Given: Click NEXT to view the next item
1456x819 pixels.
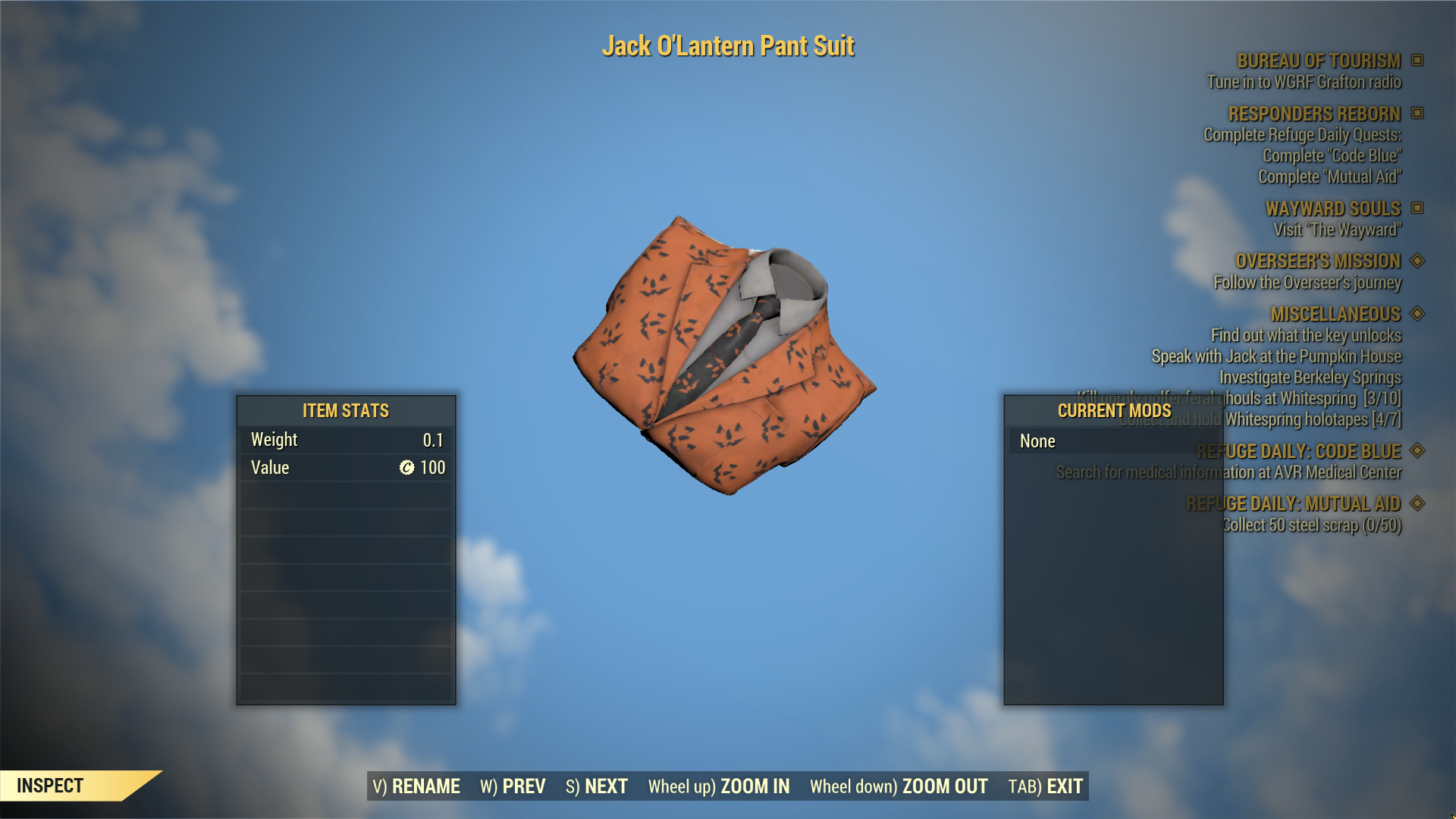Looking at the screenshot, I should pyautogui.click(x=597, y=787).
